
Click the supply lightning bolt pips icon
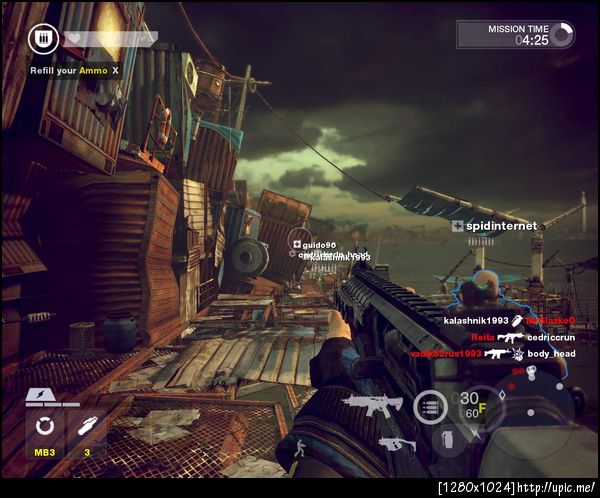(x=51, y=397)
